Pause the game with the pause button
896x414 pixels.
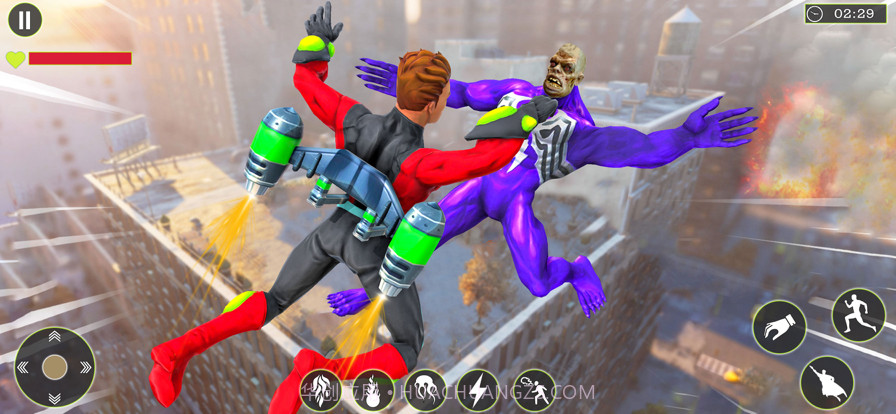point(25,19)
